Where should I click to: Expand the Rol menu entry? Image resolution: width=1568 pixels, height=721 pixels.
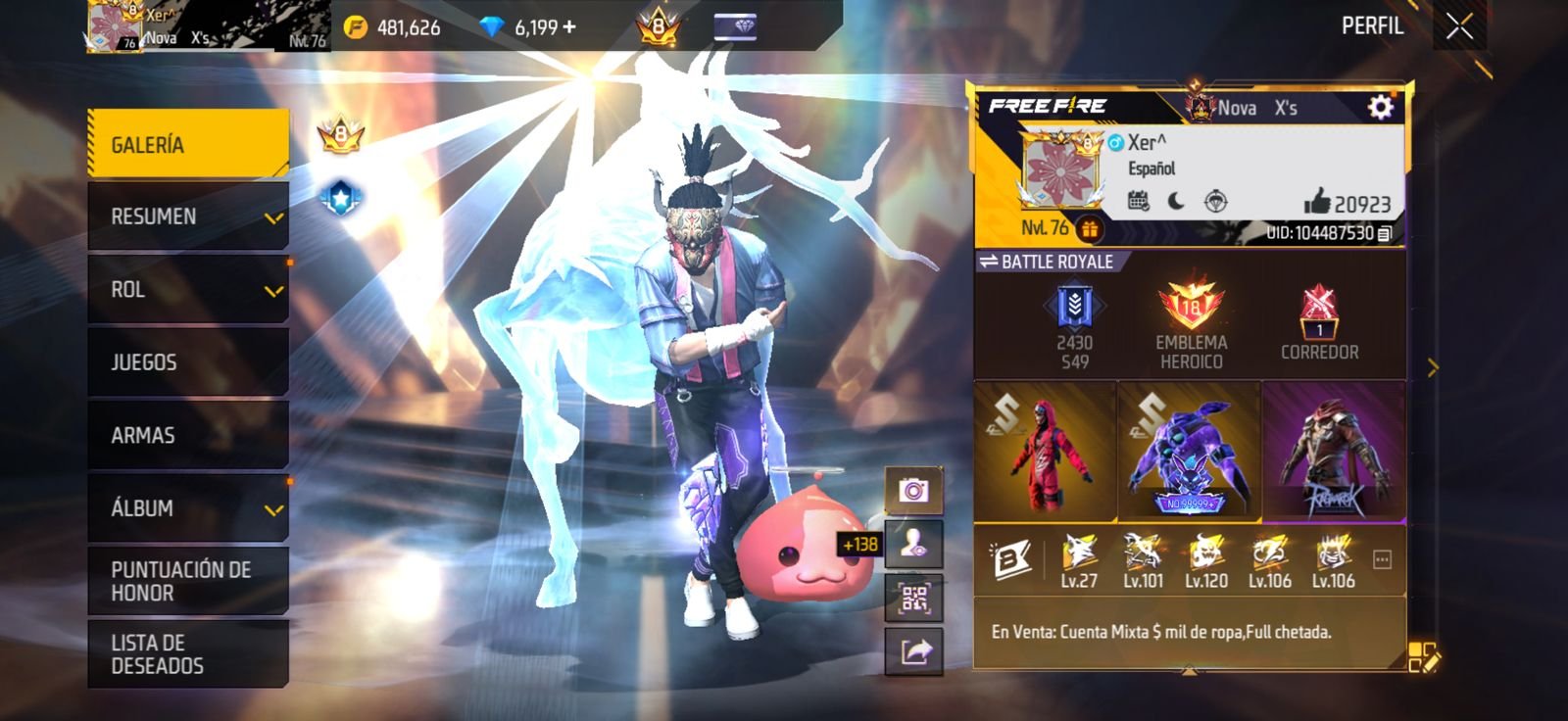coord(187,289)
